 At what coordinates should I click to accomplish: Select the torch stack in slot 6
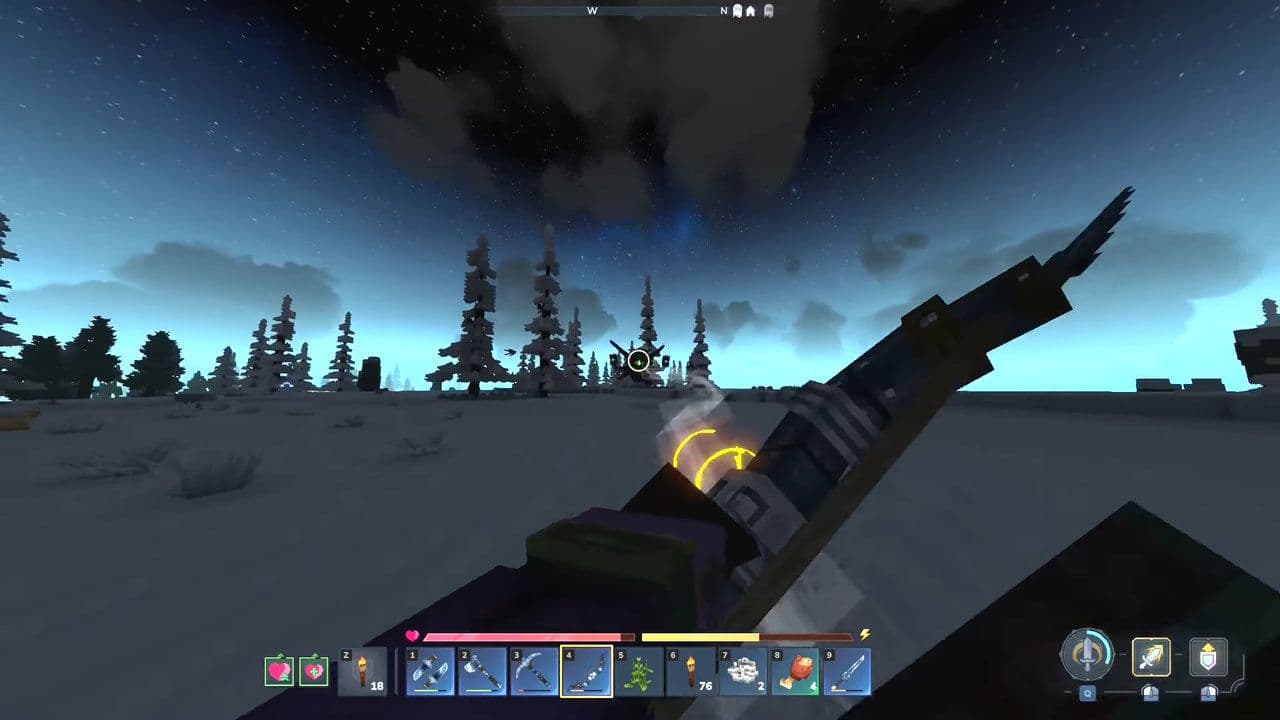pyautogui.click(x=690, y=672)
